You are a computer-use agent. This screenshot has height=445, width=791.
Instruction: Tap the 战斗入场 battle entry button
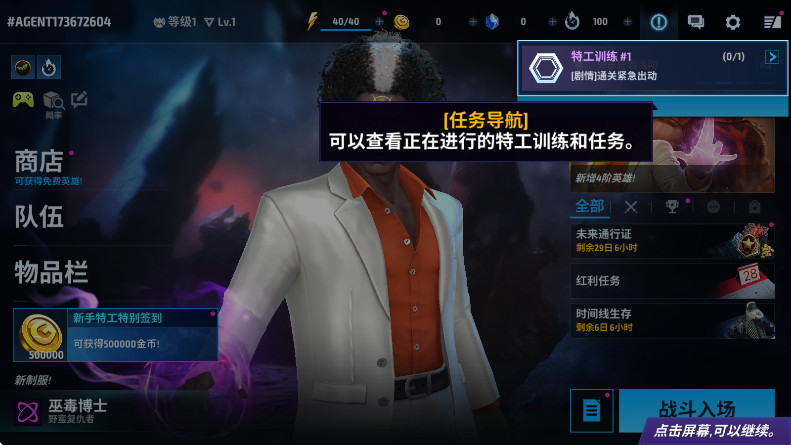(x=696, y=410)
